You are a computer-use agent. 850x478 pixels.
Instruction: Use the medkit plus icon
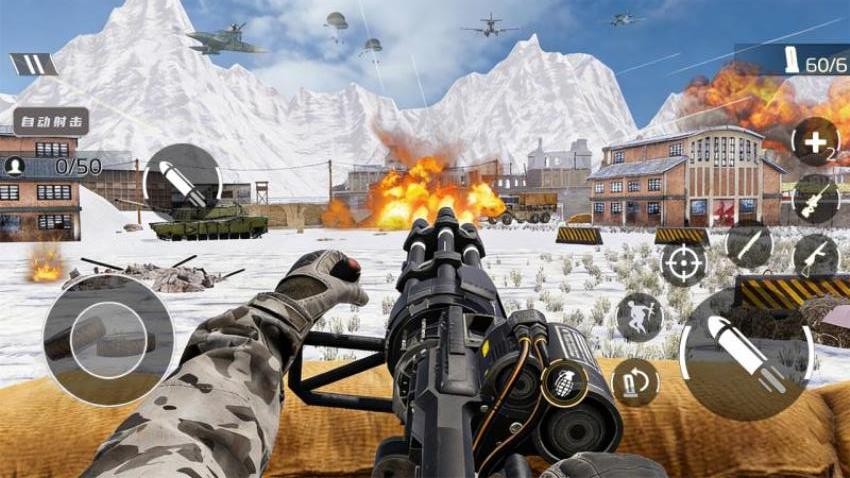pyautogui.click(x=814, y=141)
